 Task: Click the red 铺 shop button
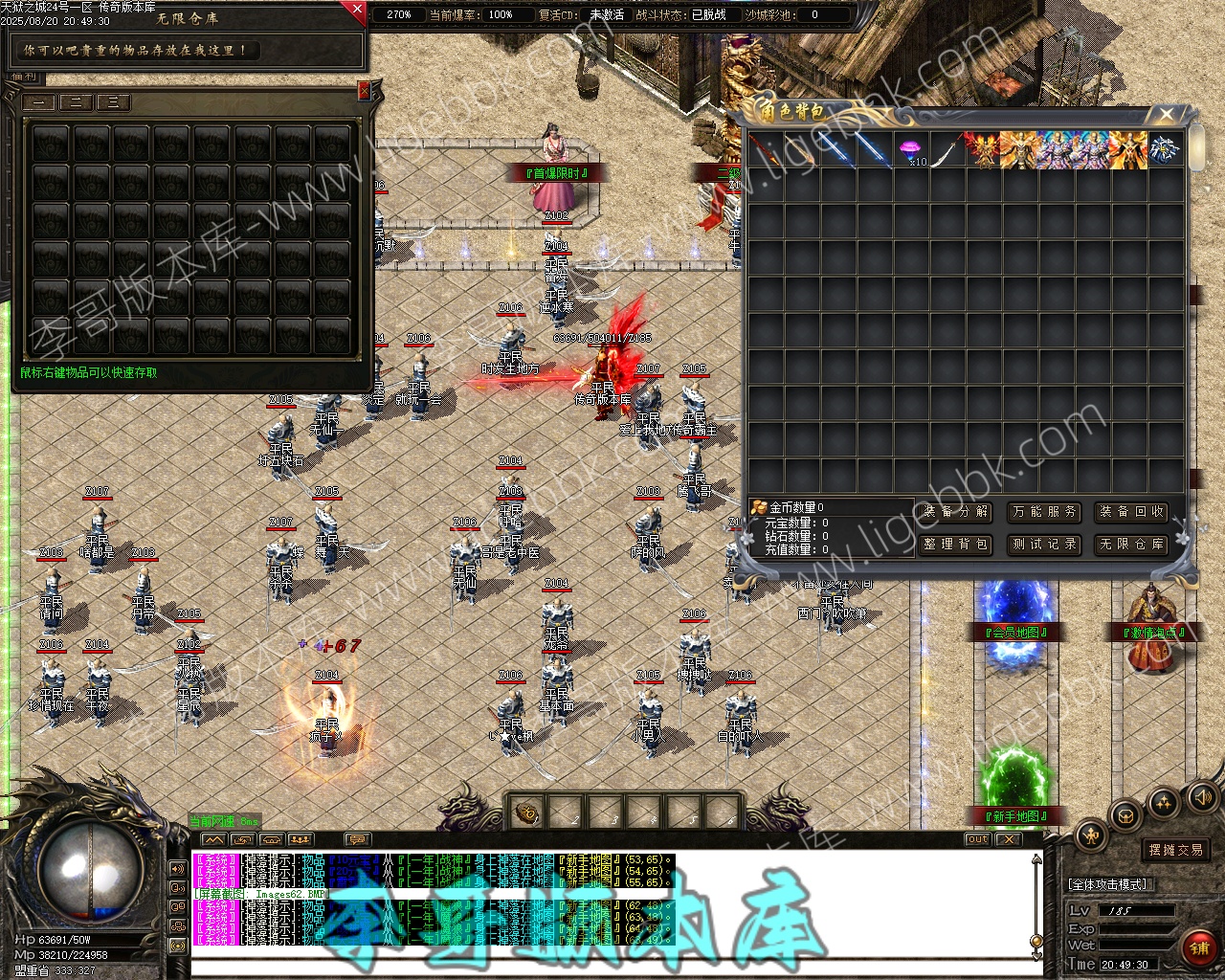point(1198,947)
